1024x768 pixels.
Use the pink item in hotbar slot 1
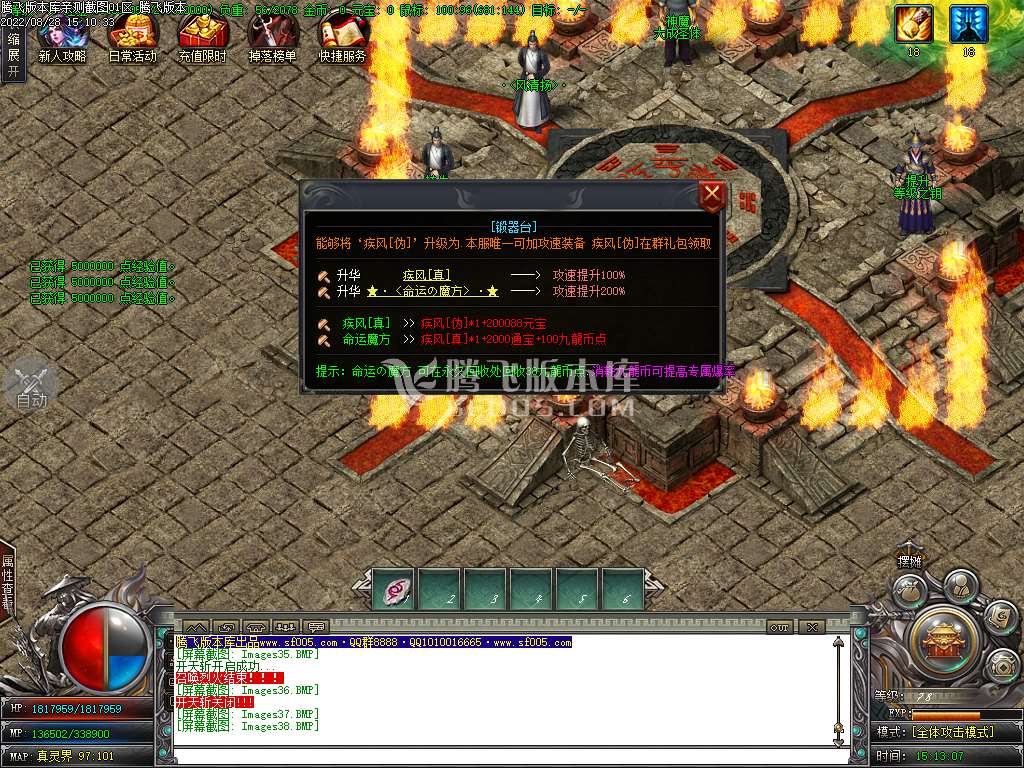pos(394,589)
